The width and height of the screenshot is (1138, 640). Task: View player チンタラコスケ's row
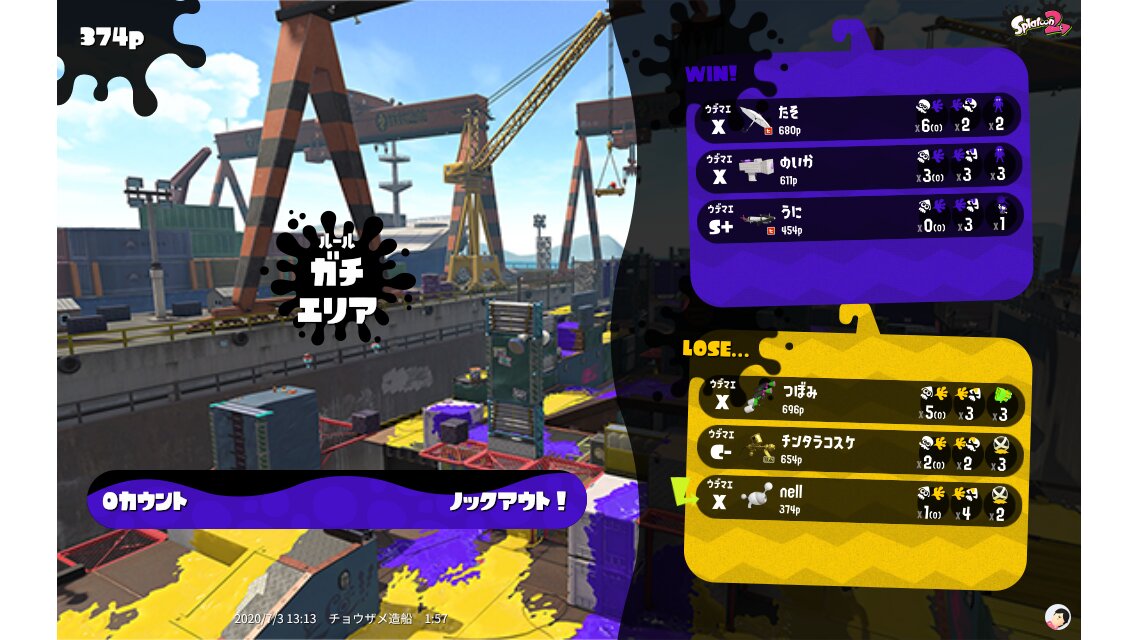[860, 450]
